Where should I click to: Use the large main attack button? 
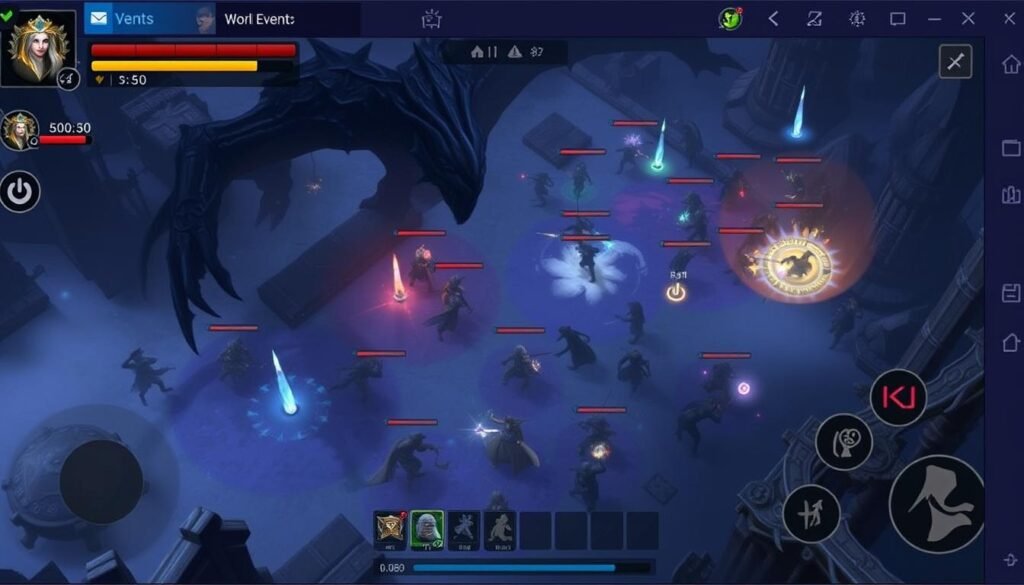click(x=937, y=503)
